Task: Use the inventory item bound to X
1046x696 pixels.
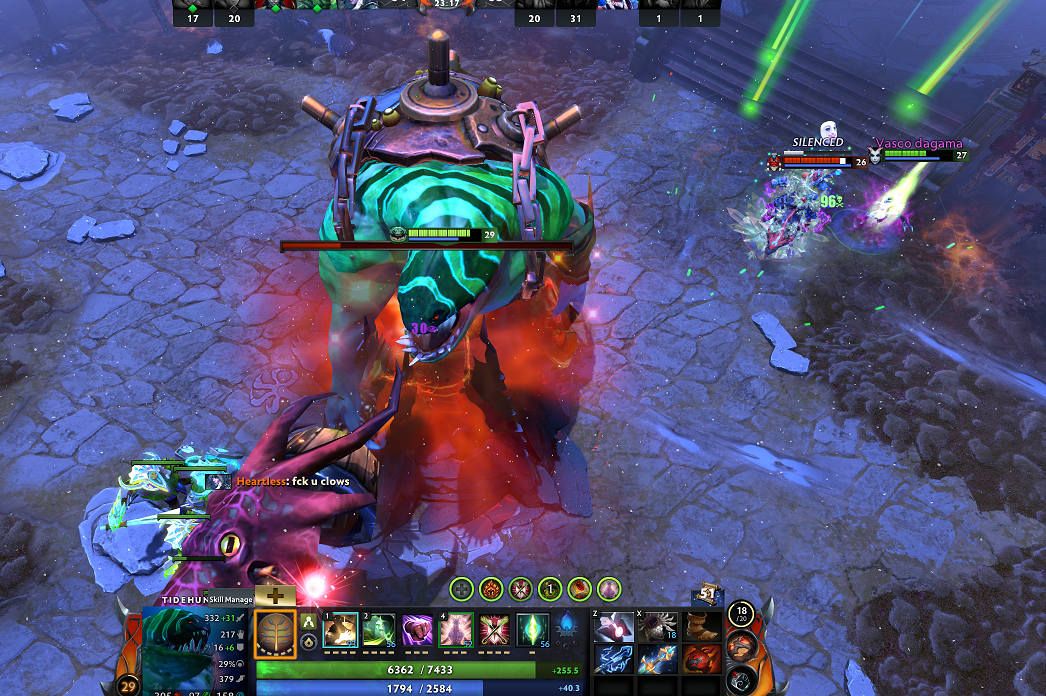Action: click(x=657, y=627)
